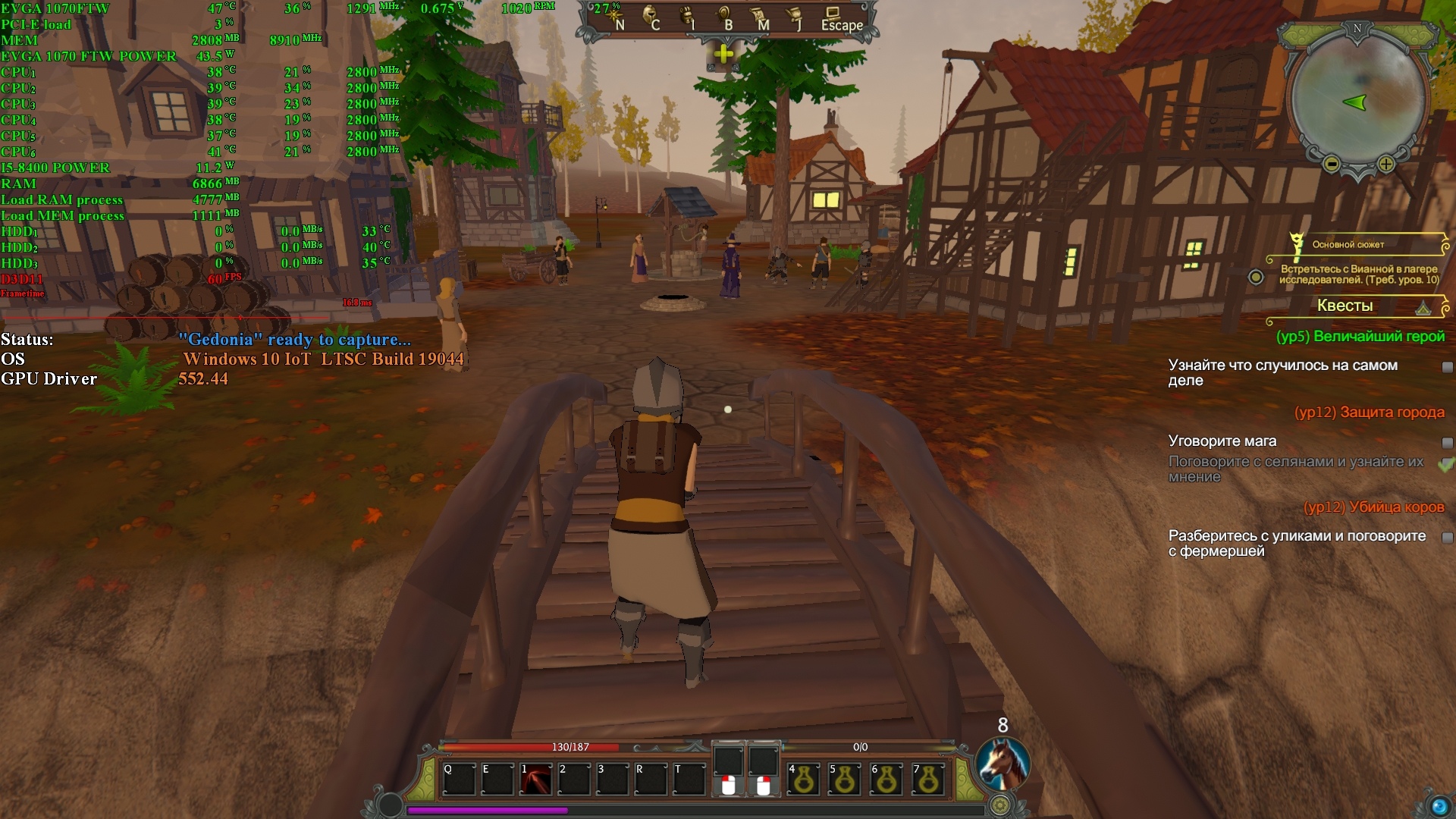This screenshot has height=819, width=1456.
Task: Select the Величайший герой quest
Action: (1360, 337)
